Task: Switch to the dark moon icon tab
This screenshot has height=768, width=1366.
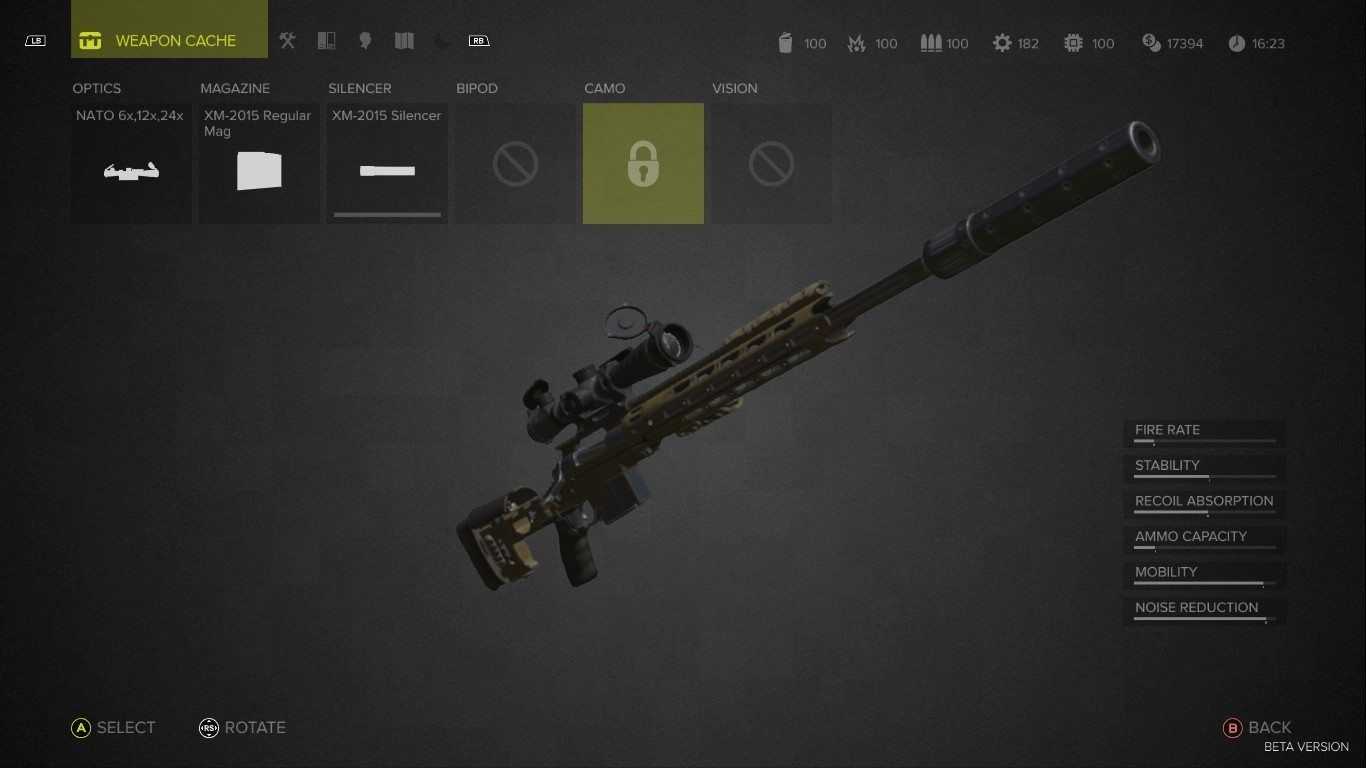Action: click(x=443, y=41)
